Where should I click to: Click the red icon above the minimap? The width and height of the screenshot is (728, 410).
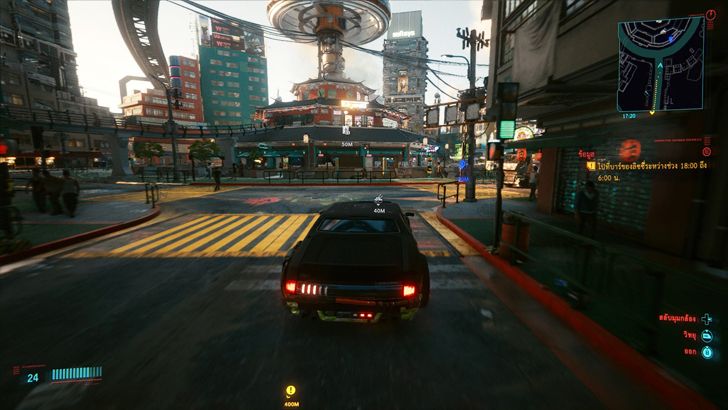tap(711, 14)
